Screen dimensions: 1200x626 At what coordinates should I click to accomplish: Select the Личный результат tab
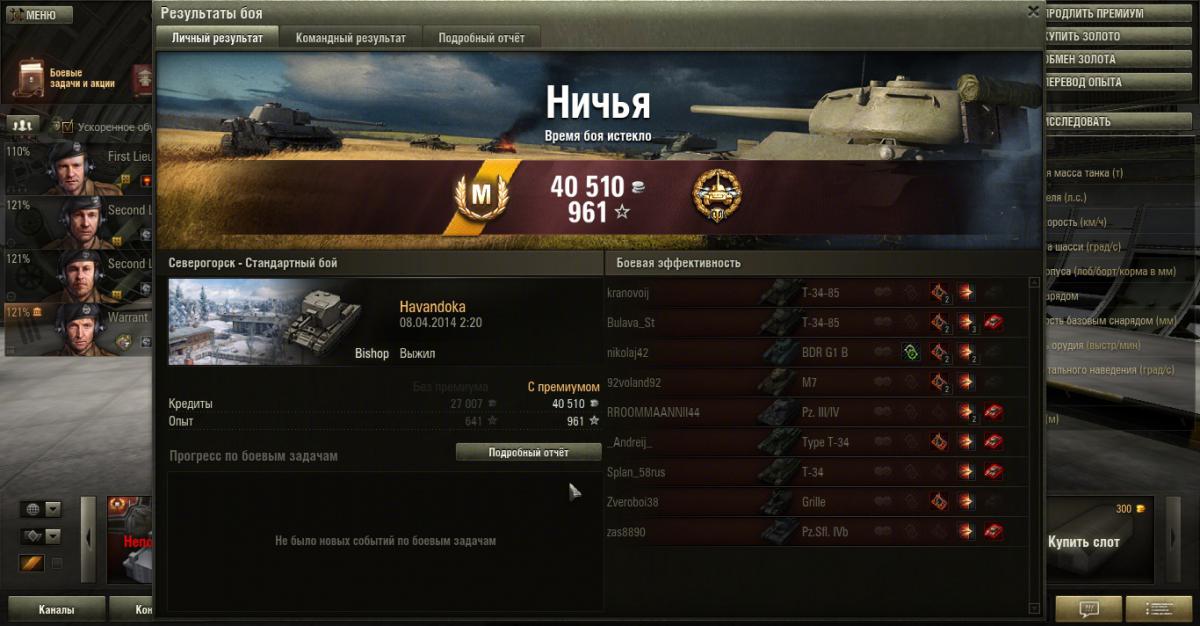click(x=217, y=38)
